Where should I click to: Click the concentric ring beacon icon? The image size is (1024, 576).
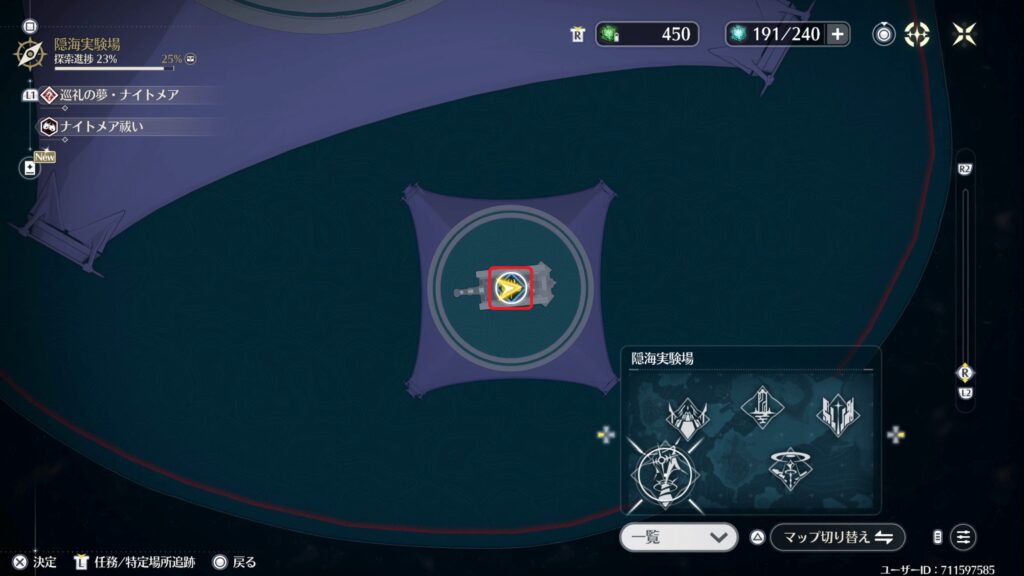tap(884, 34)
